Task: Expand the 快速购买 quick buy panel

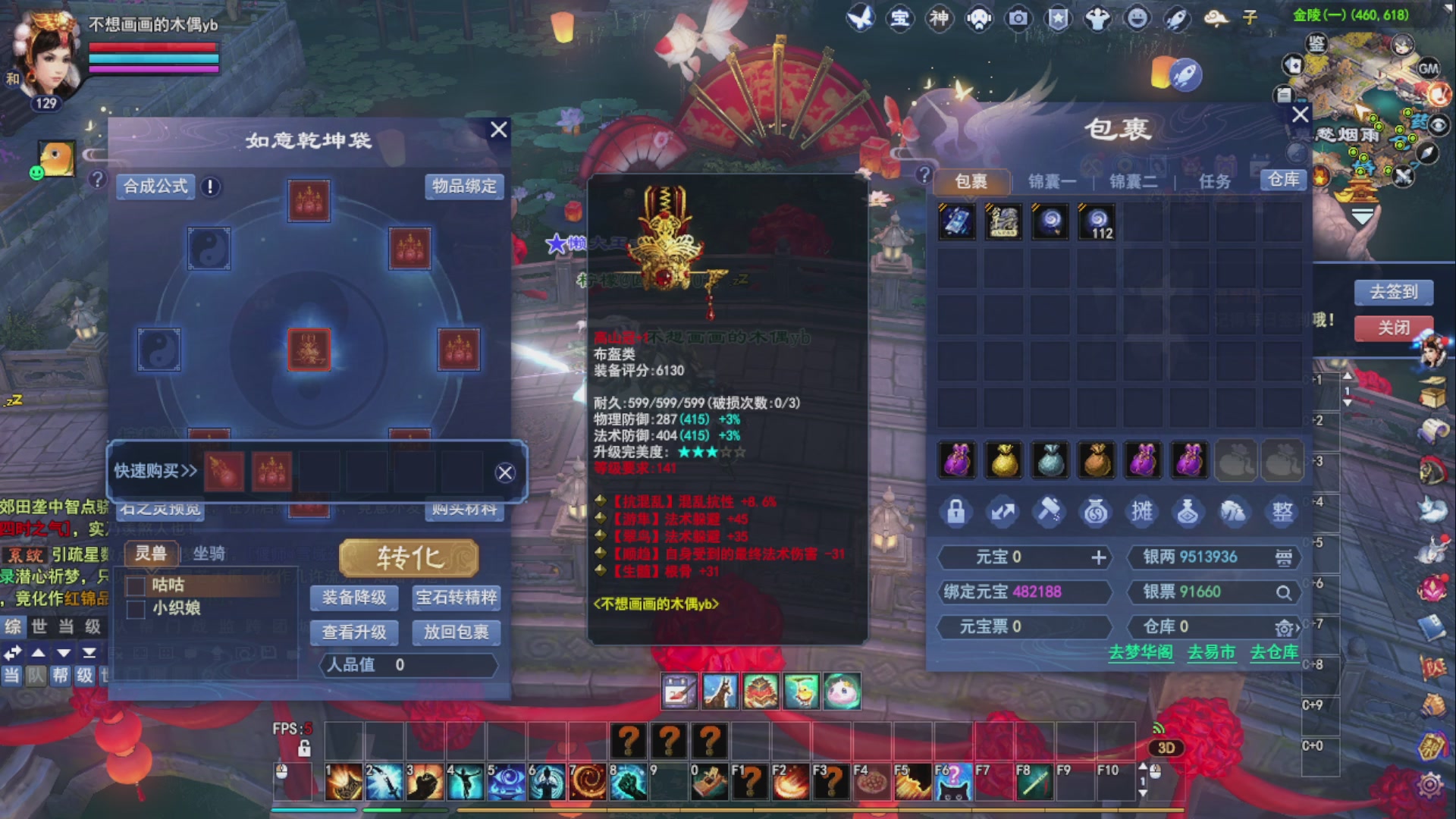Action: 155,470
